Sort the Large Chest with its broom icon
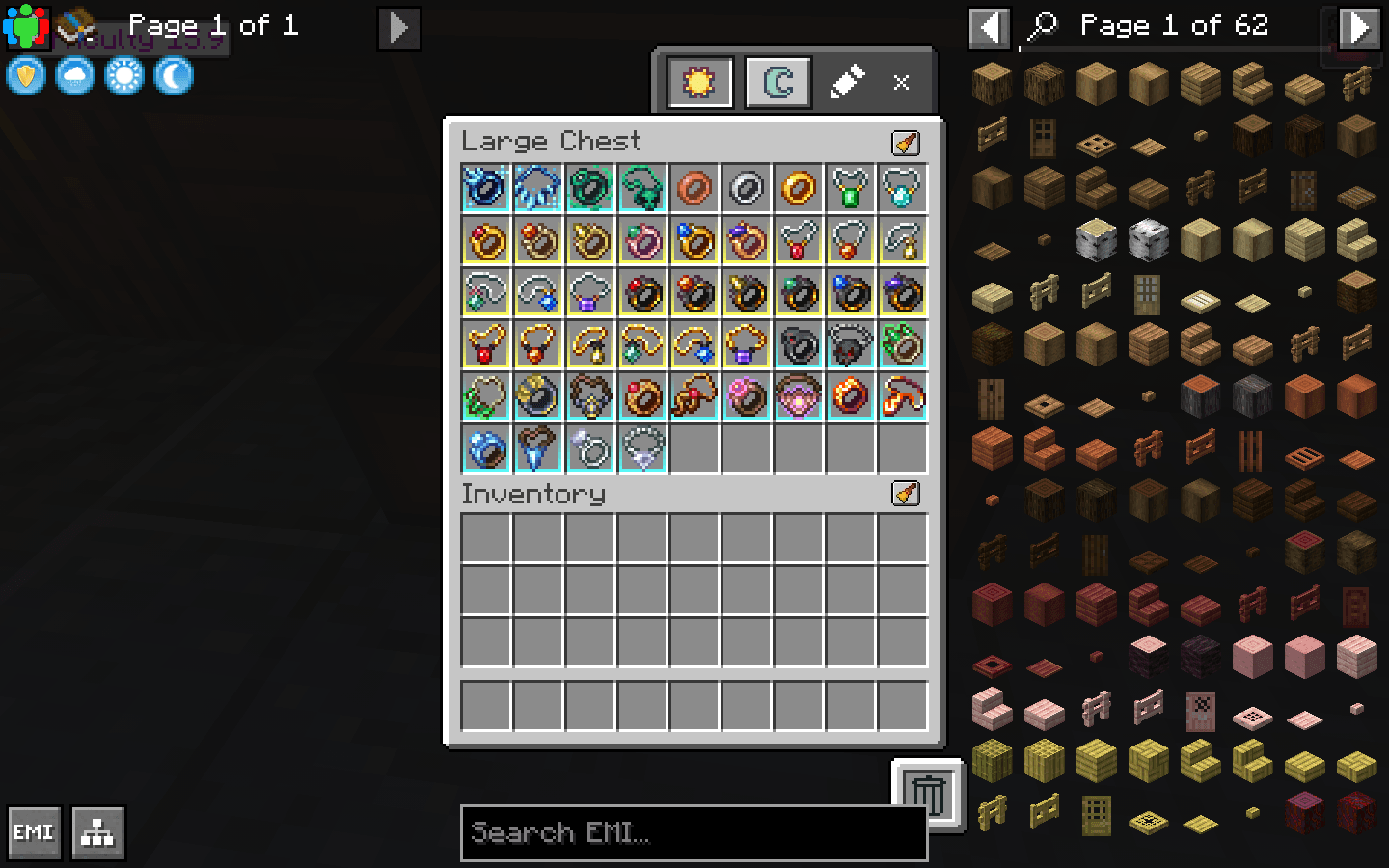1389x868 pixels. pos(904,143)
